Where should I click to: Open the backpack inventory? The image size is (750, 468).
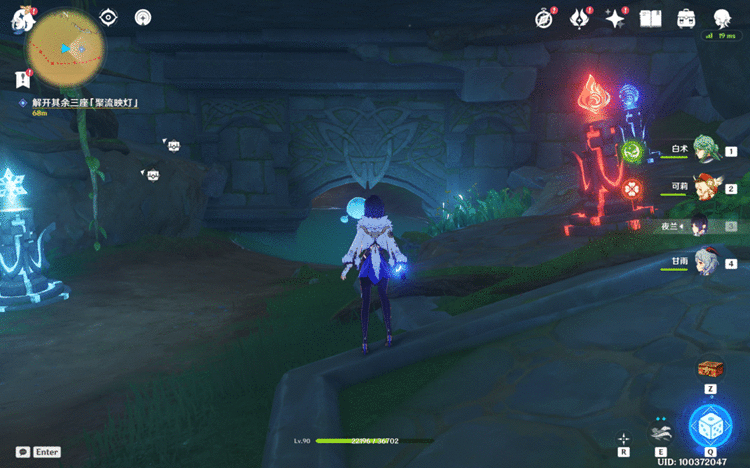tap(686, 18)
